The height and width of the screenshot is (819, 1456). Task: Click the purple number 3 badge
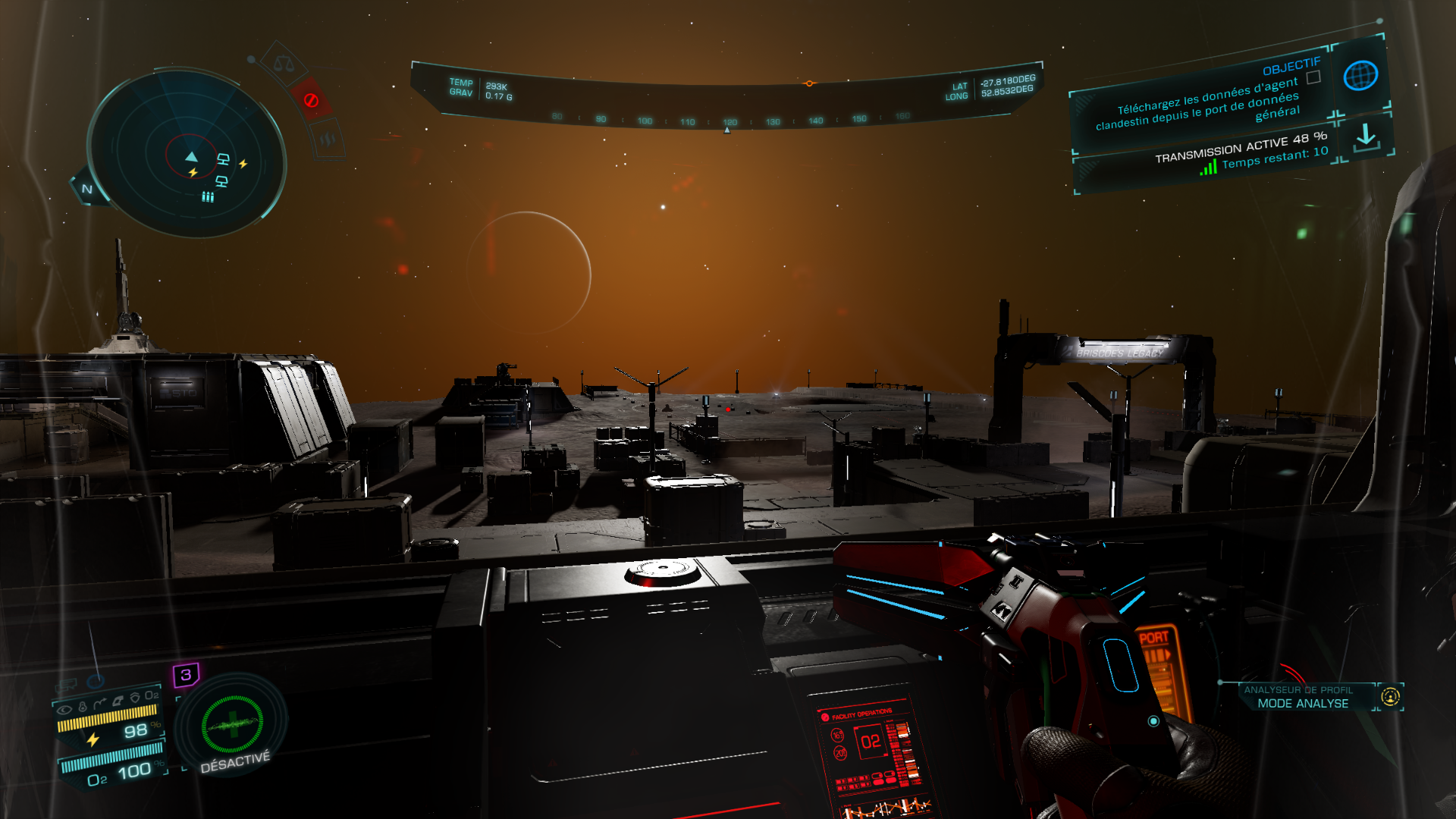(x=186, y=674)
